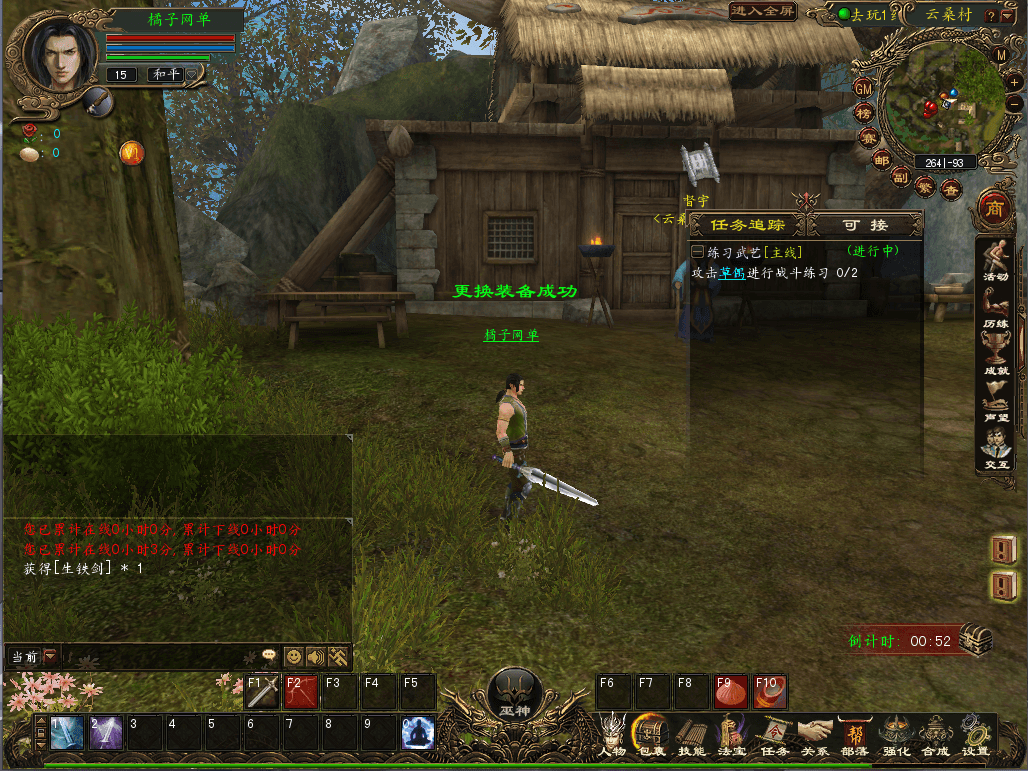Open the 包裹 bag menu
Viewport: 1028px width, 771px height.
[x=650, y=735]
